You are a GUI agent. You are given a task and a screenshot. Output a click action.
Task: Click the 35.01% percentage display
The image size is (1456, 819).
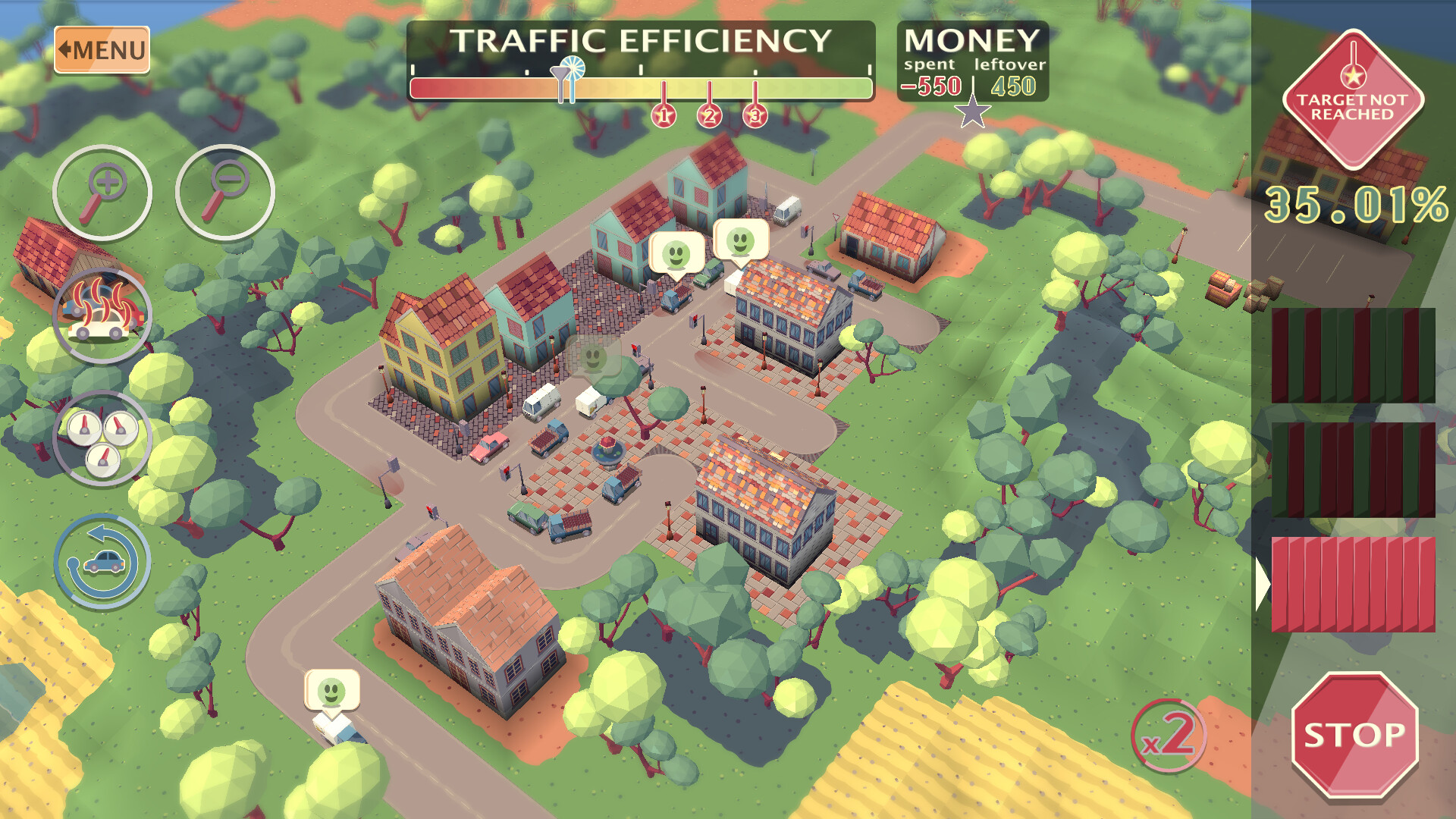(1356, 205)
